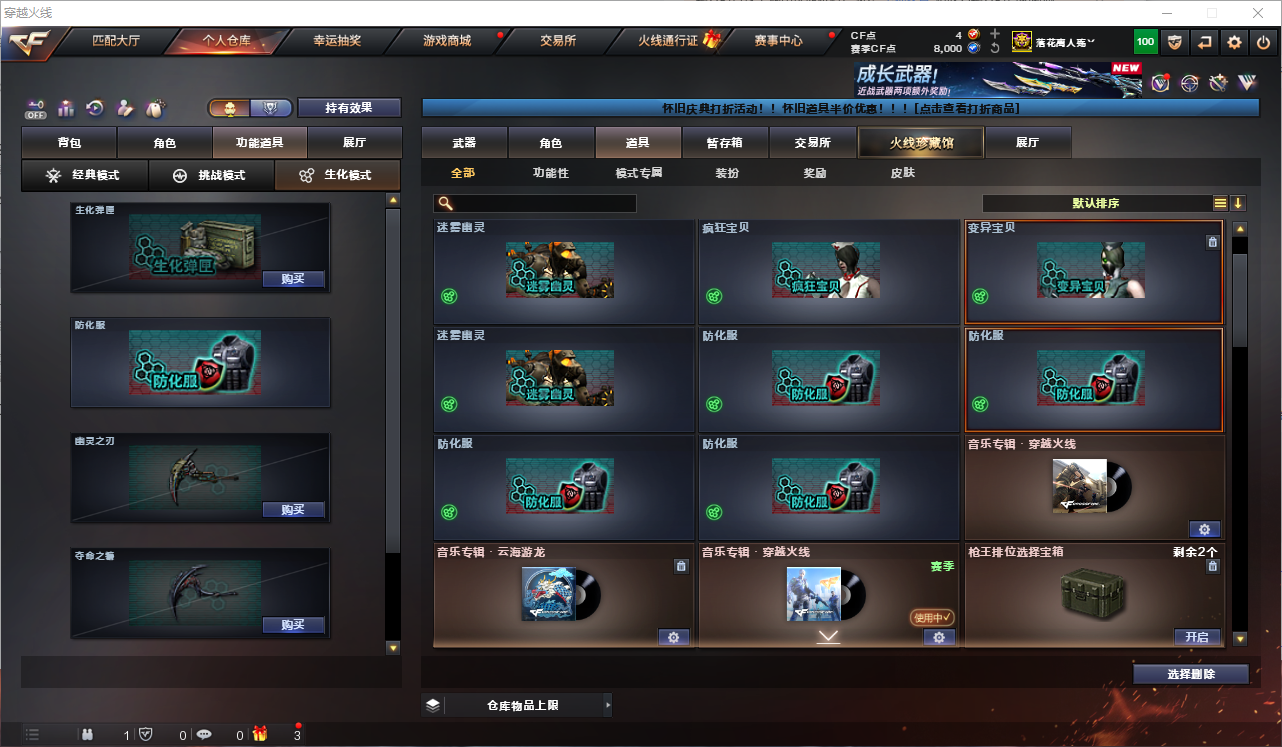Open the gift box with 3 notifications
Image resolution: width=1282 pixels, height=747 pixels.
[x=260, y=734]
